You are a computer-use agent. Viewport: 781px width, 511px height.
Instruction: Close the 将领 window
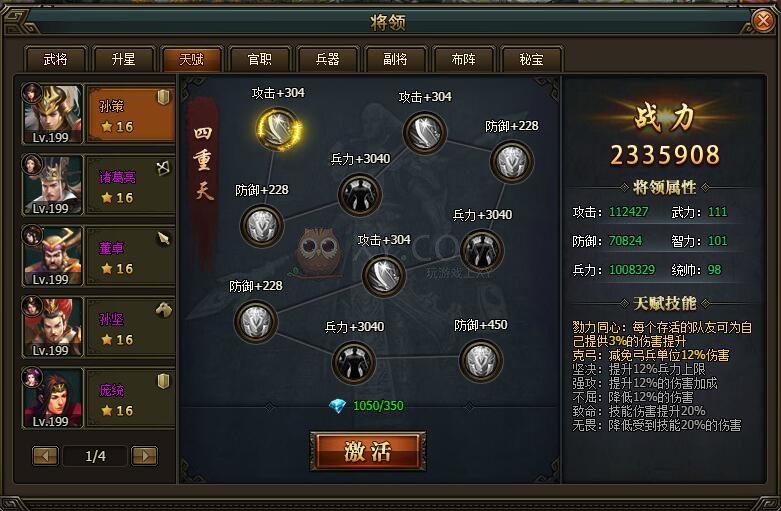coord(764,20)
